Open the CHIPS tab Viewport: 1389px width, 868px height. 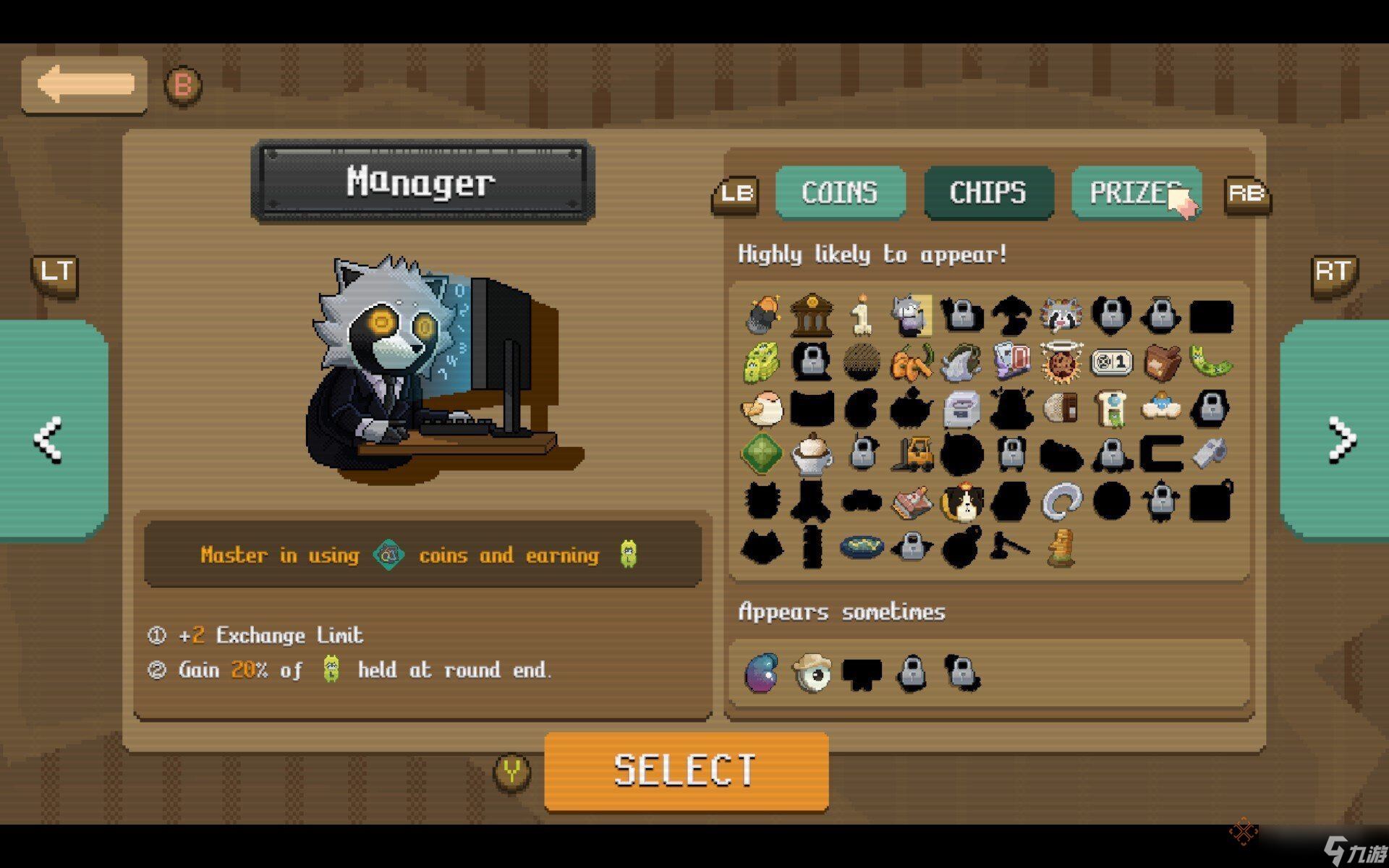(988, 192)
